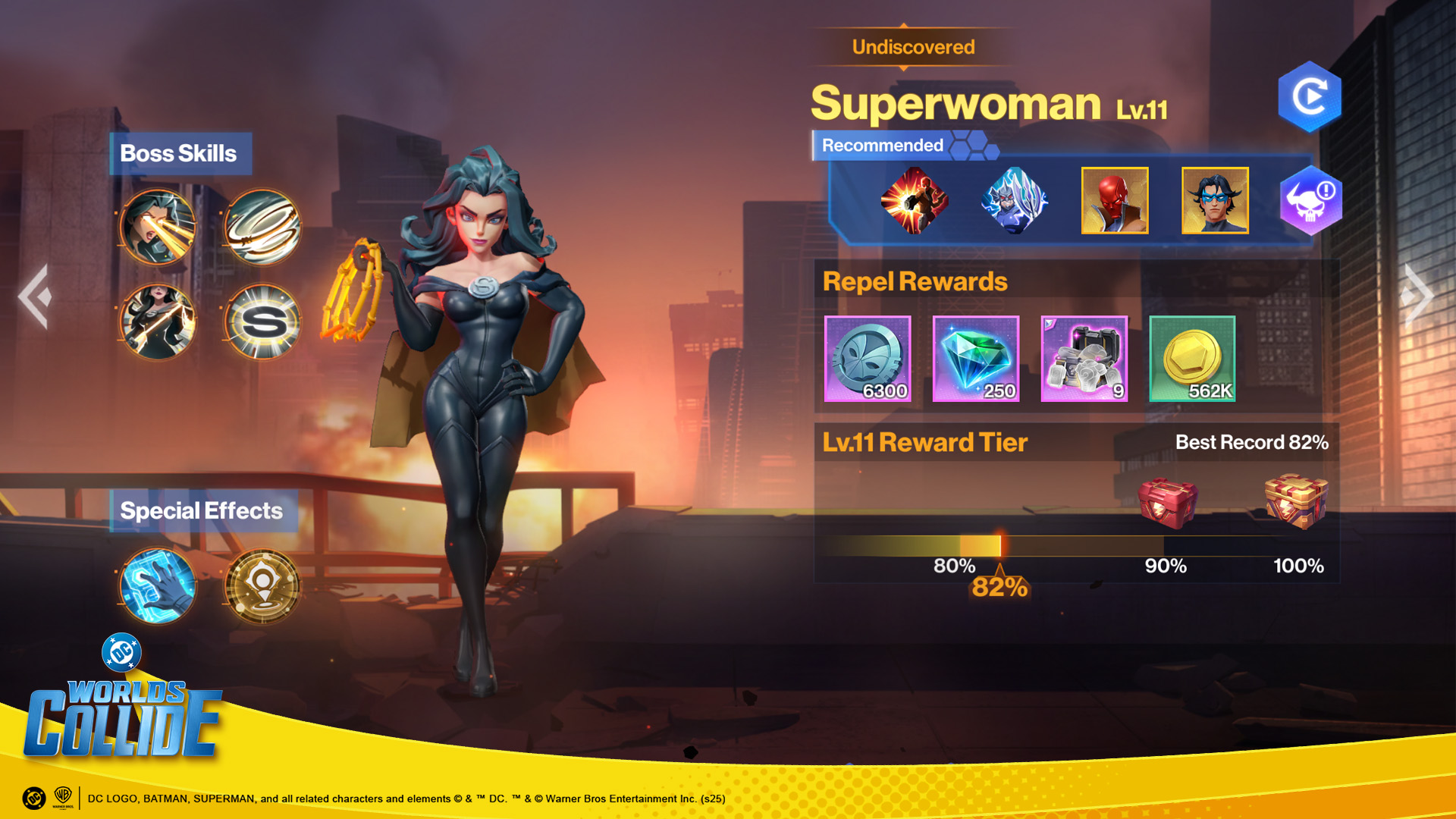The image size is (1456, 819).
Task: Choose the Nightwing recommended hero portrait
Action: click(1215, 200)
